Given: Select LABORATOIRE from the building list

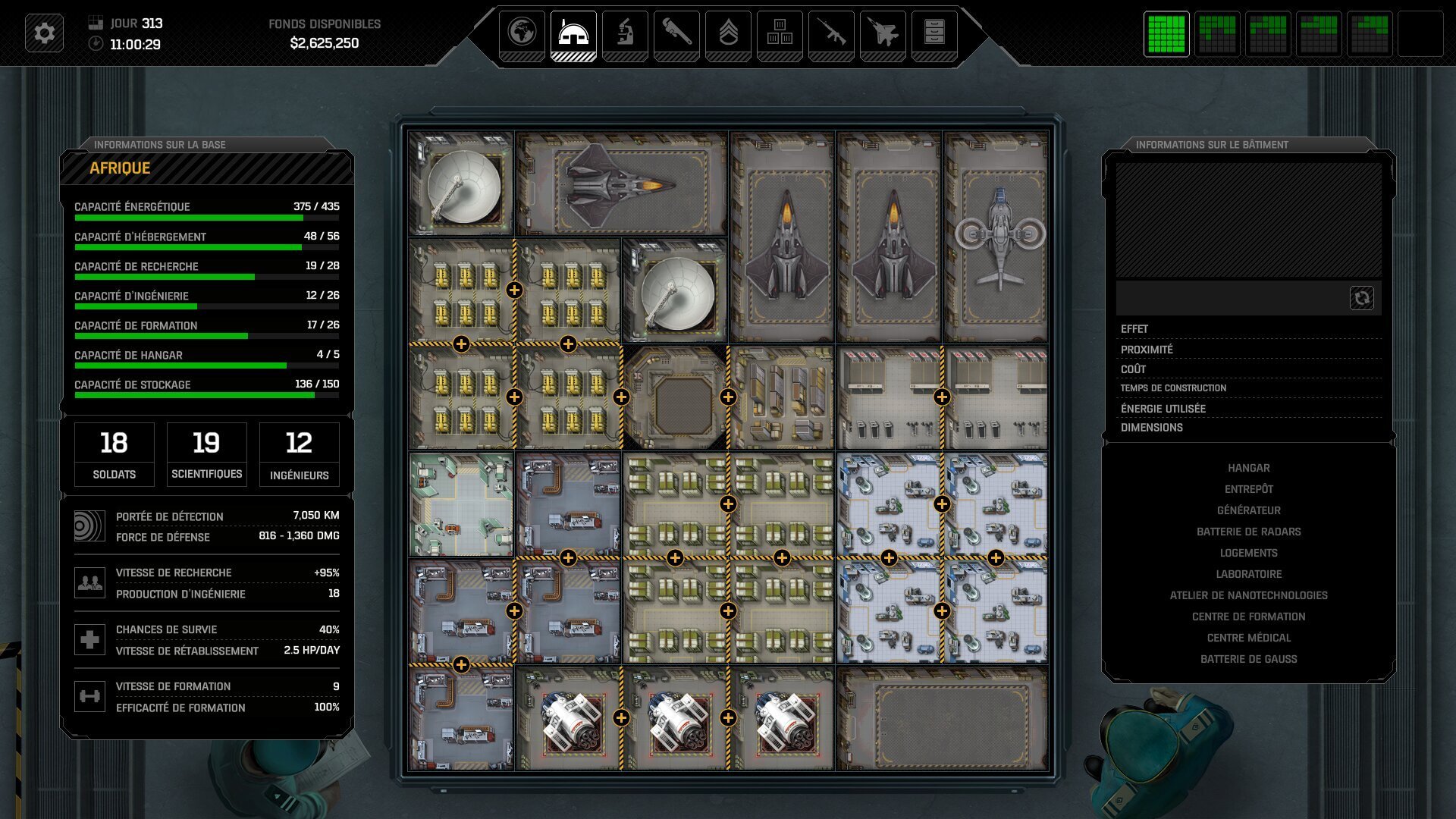Looking at the screenshot, I should coord(1249,574).
